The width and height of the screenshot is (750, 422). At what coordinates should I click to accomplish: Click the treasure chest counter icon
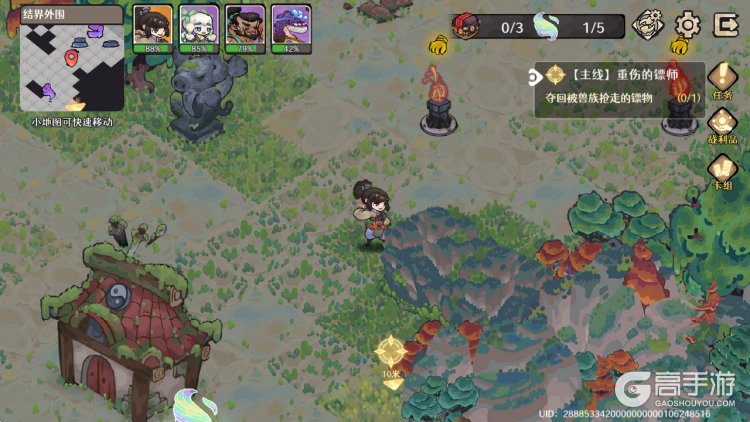(x=467, y=26)
